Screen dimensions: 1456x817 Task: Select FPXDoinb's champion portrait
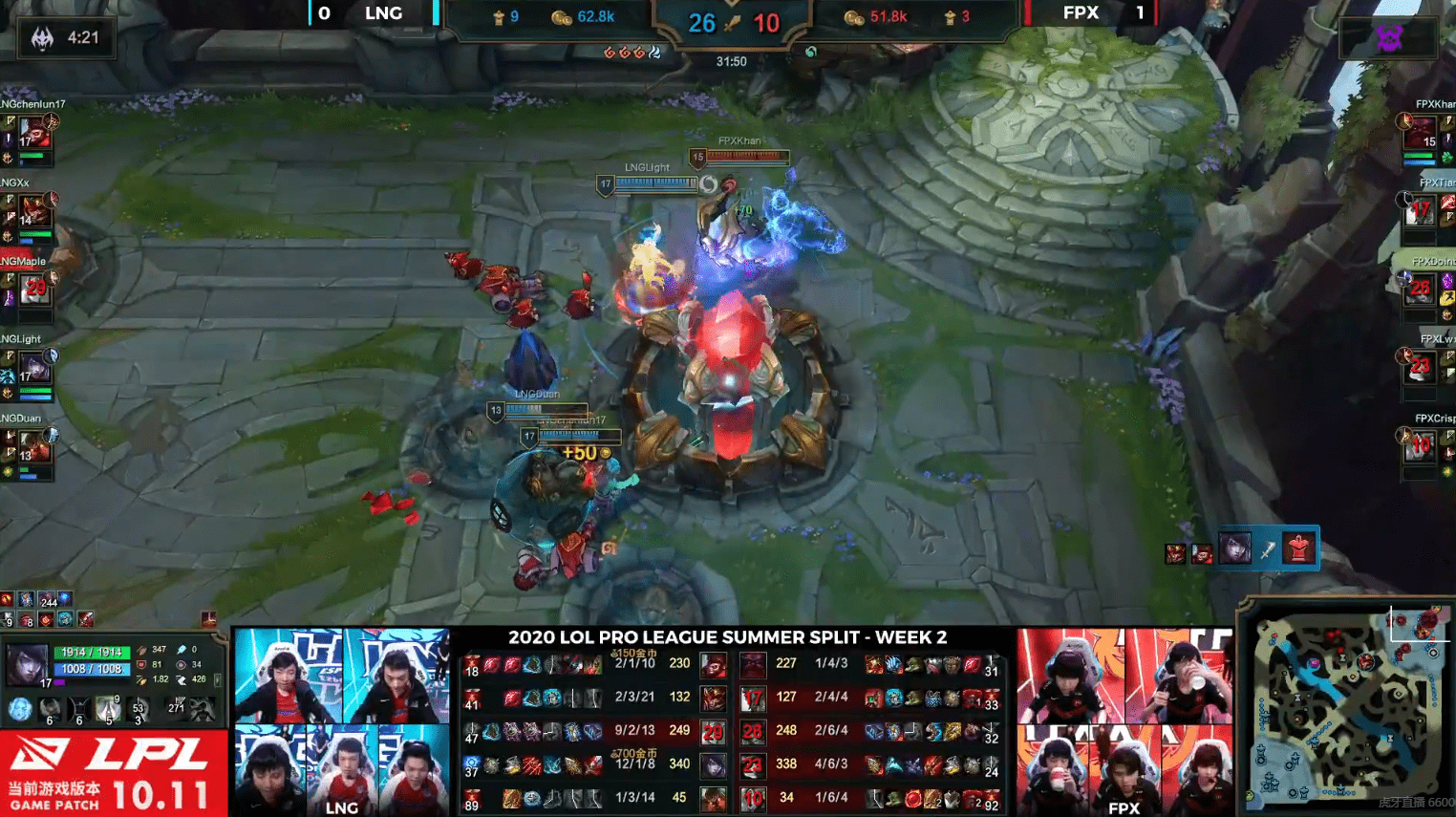[x=1421, y=289]
